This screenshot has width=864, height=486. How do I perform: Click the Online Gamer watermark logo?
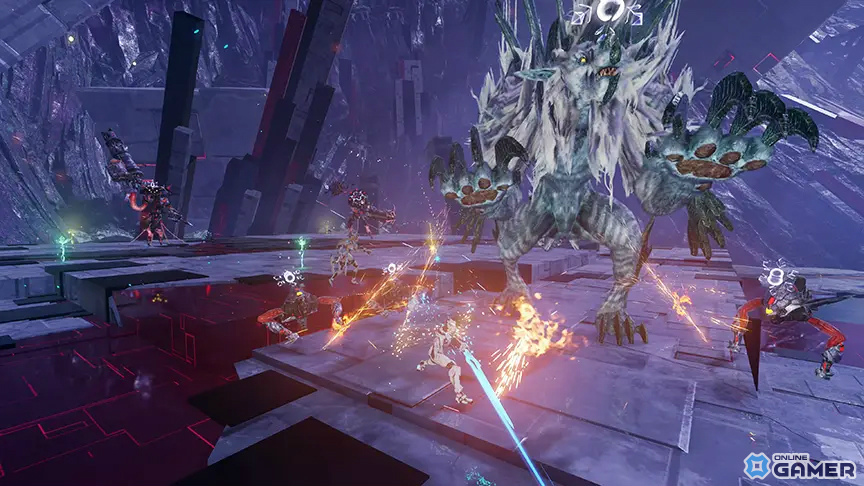pos(799,465)
